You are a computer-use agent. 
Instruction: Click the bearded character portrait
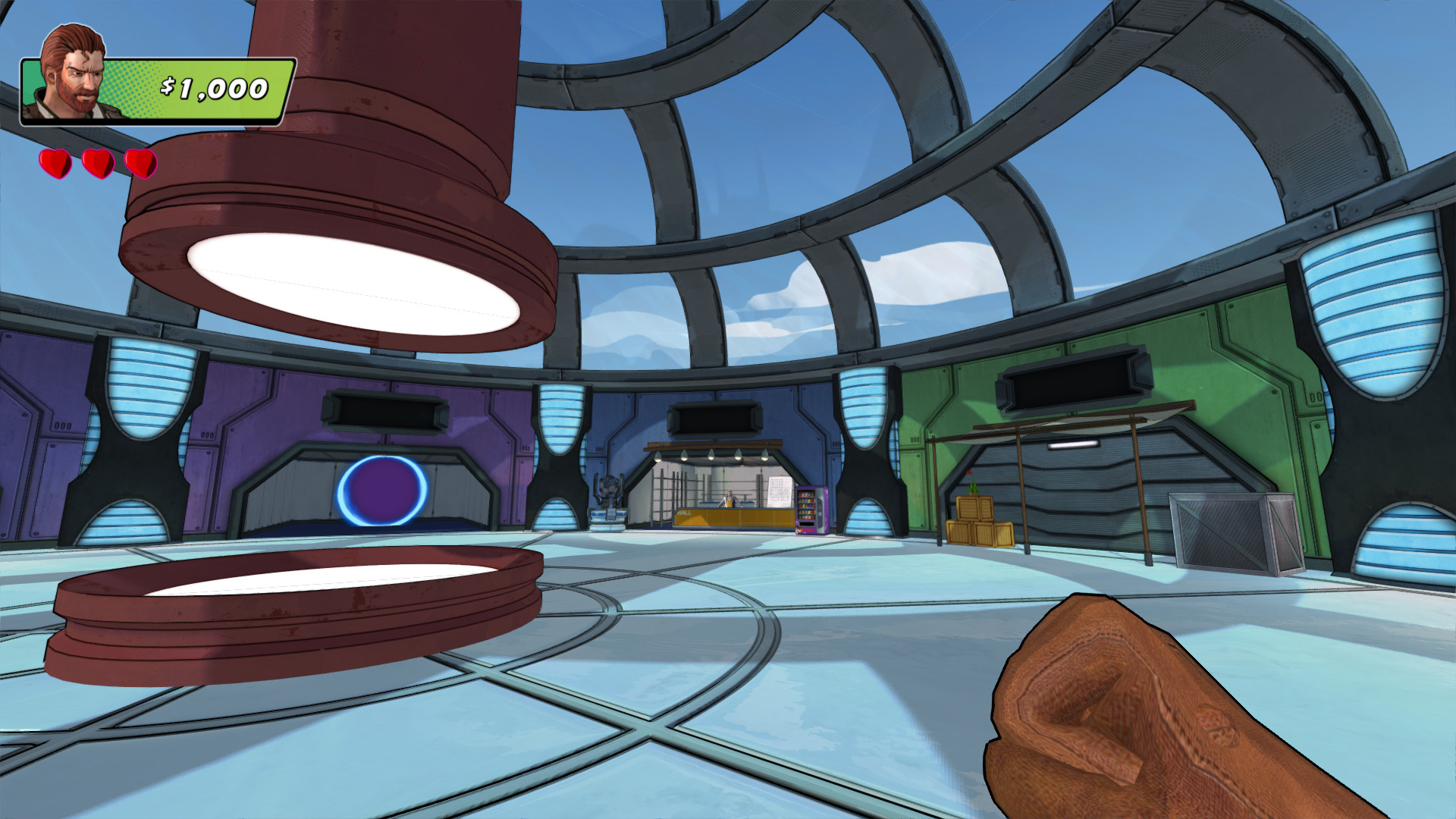pos(74,73)
